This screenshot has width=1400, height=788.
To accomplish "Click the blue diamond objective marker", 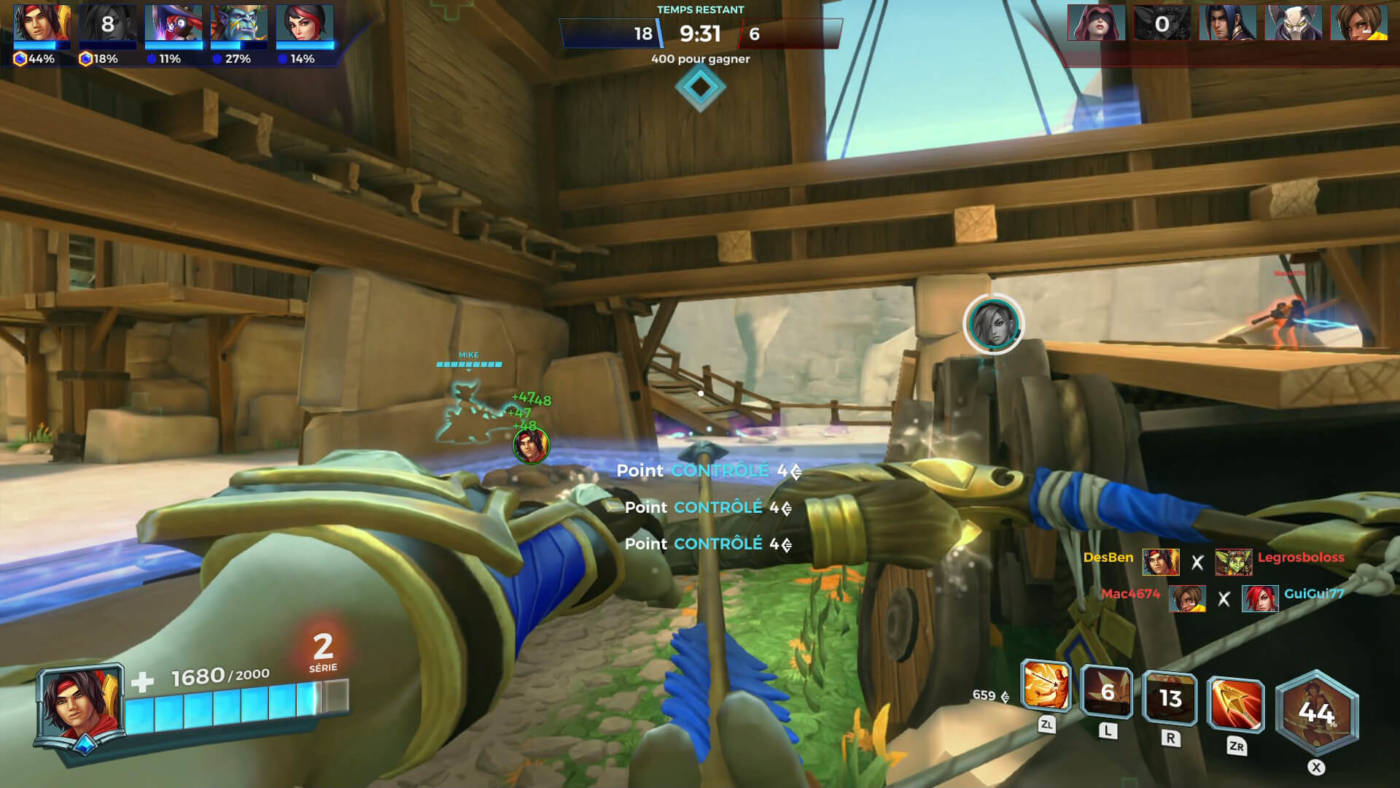I will [700, 87].
